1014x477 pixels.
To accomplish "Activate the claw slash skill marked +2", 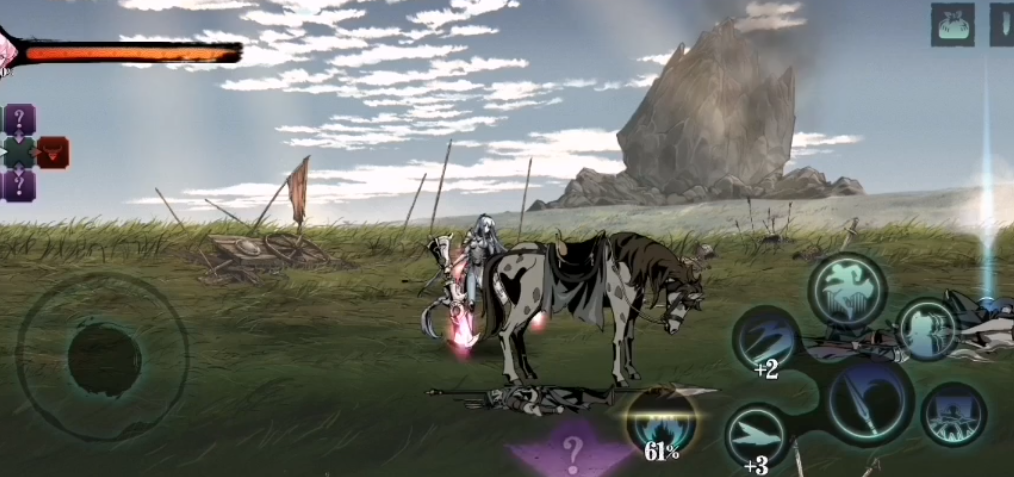I will (767, 338).
